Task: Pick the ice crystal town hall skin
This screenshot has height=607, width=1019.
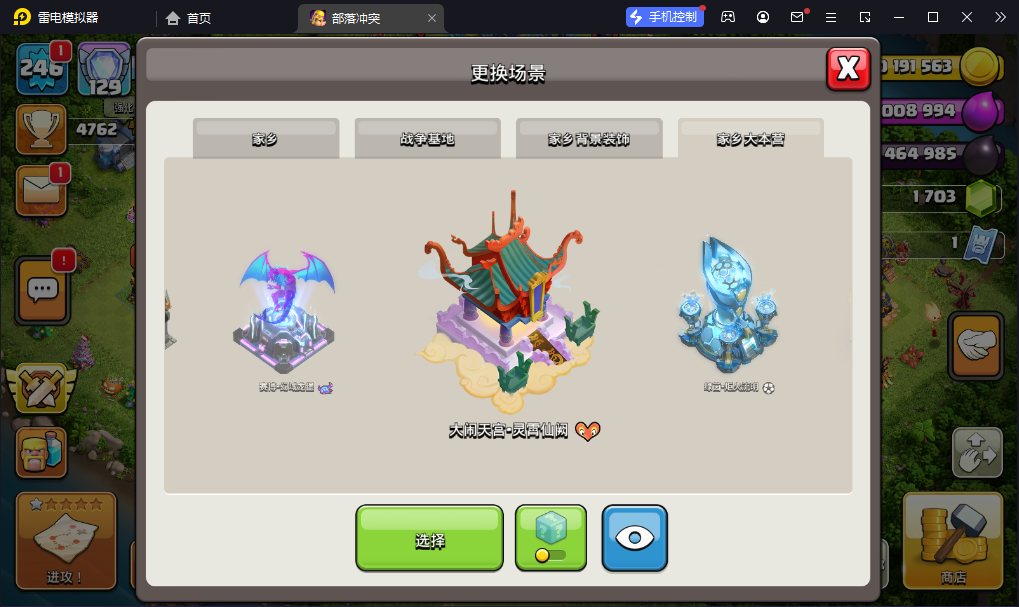Action: click(728, 310)
